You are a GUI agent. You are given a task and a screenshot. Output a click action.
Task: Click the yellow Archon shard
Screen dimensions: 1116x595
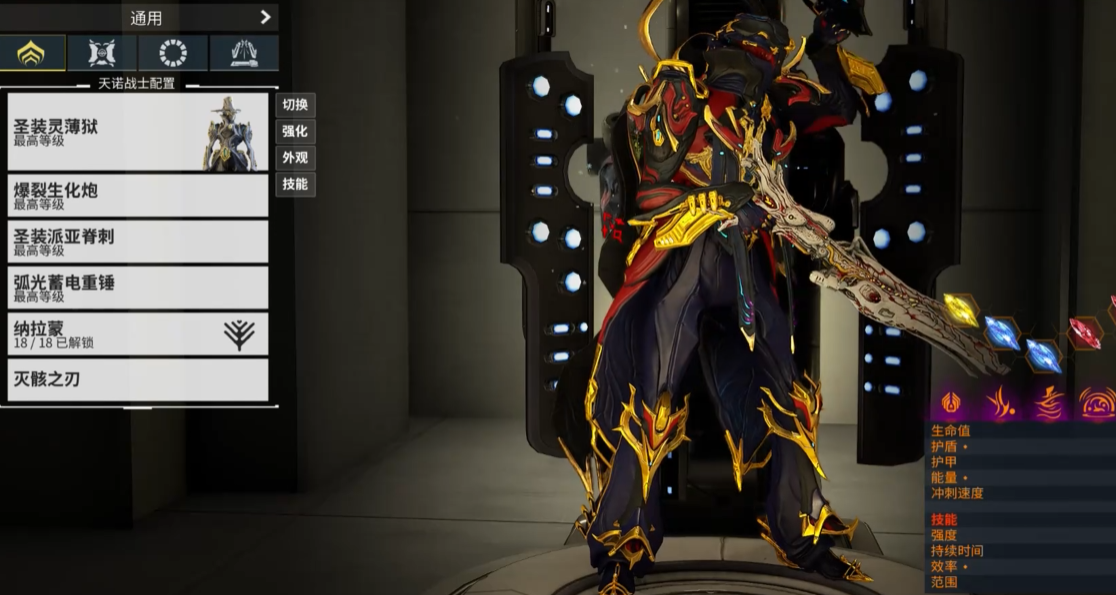(x=960, y=310)
